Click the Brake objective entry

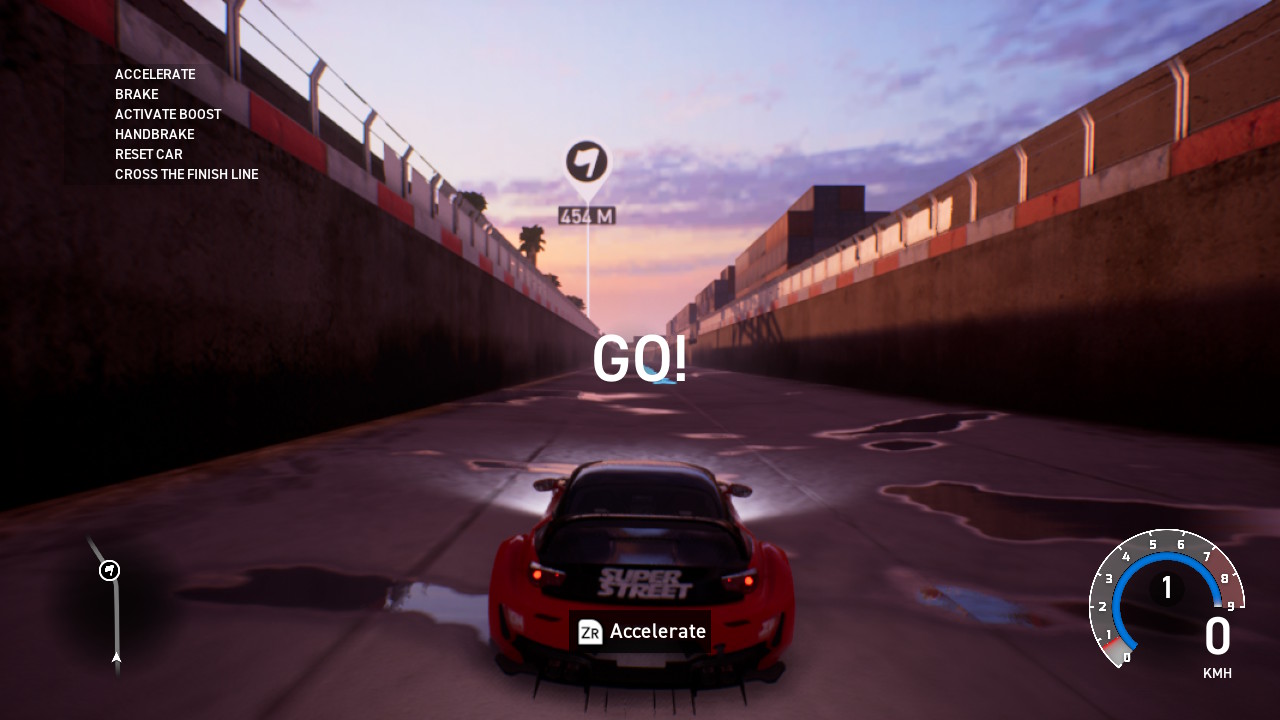coord(137,94)
